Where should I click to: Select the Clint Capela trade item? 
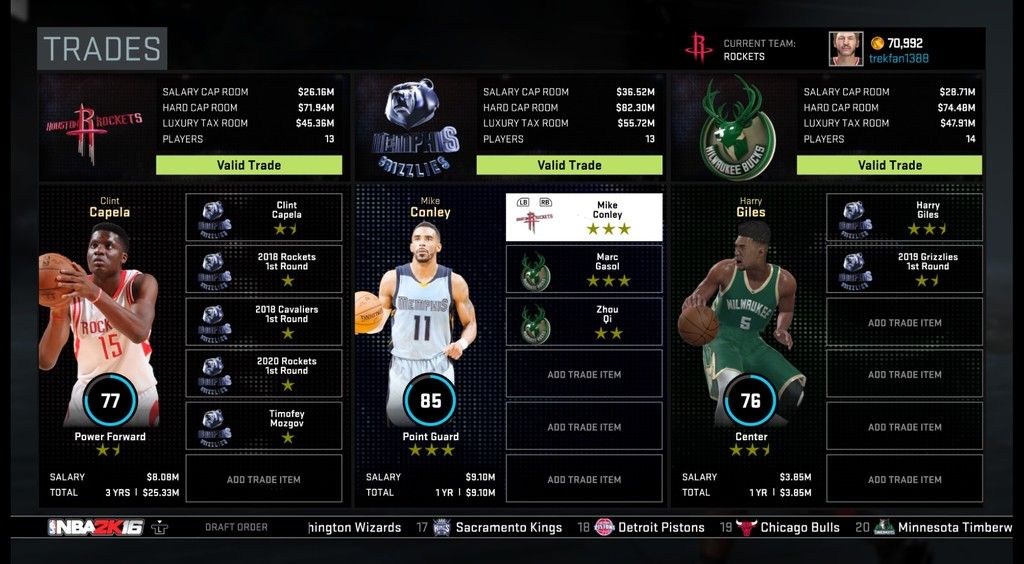point(264,217)
